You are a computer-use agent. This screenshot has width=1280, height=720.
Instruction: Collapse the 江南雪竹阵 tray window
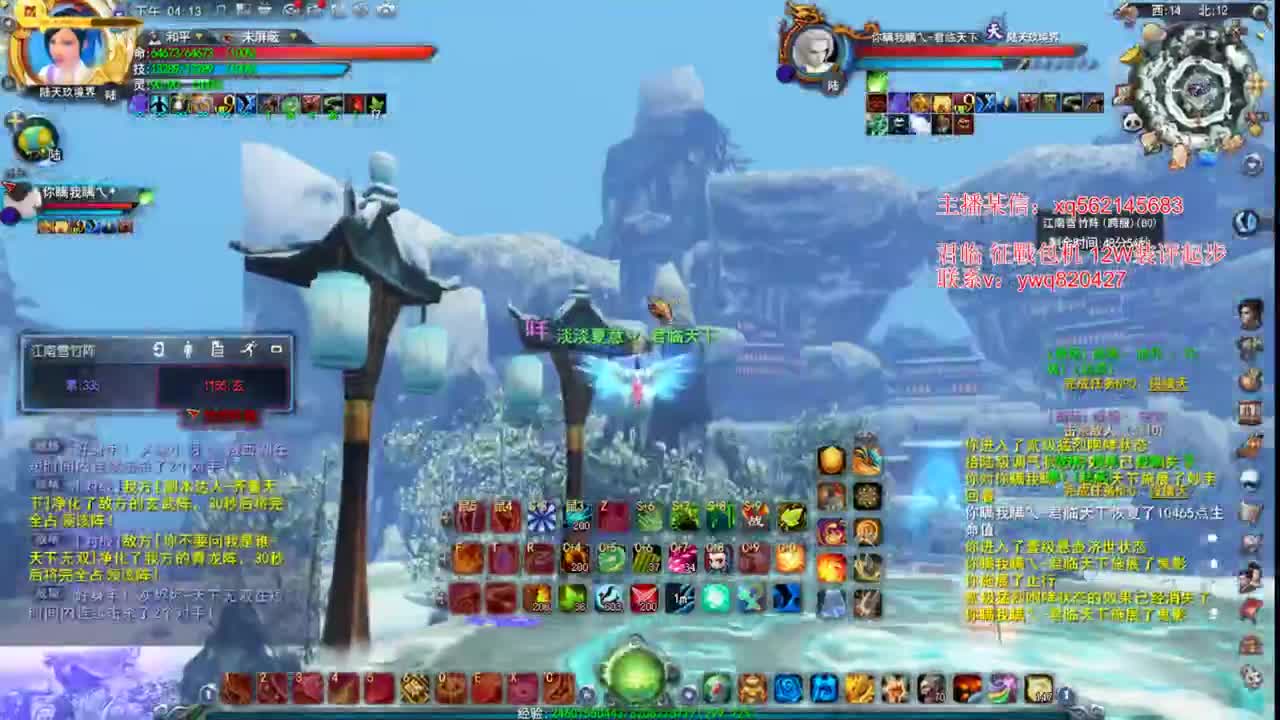(x=278, y=350)
